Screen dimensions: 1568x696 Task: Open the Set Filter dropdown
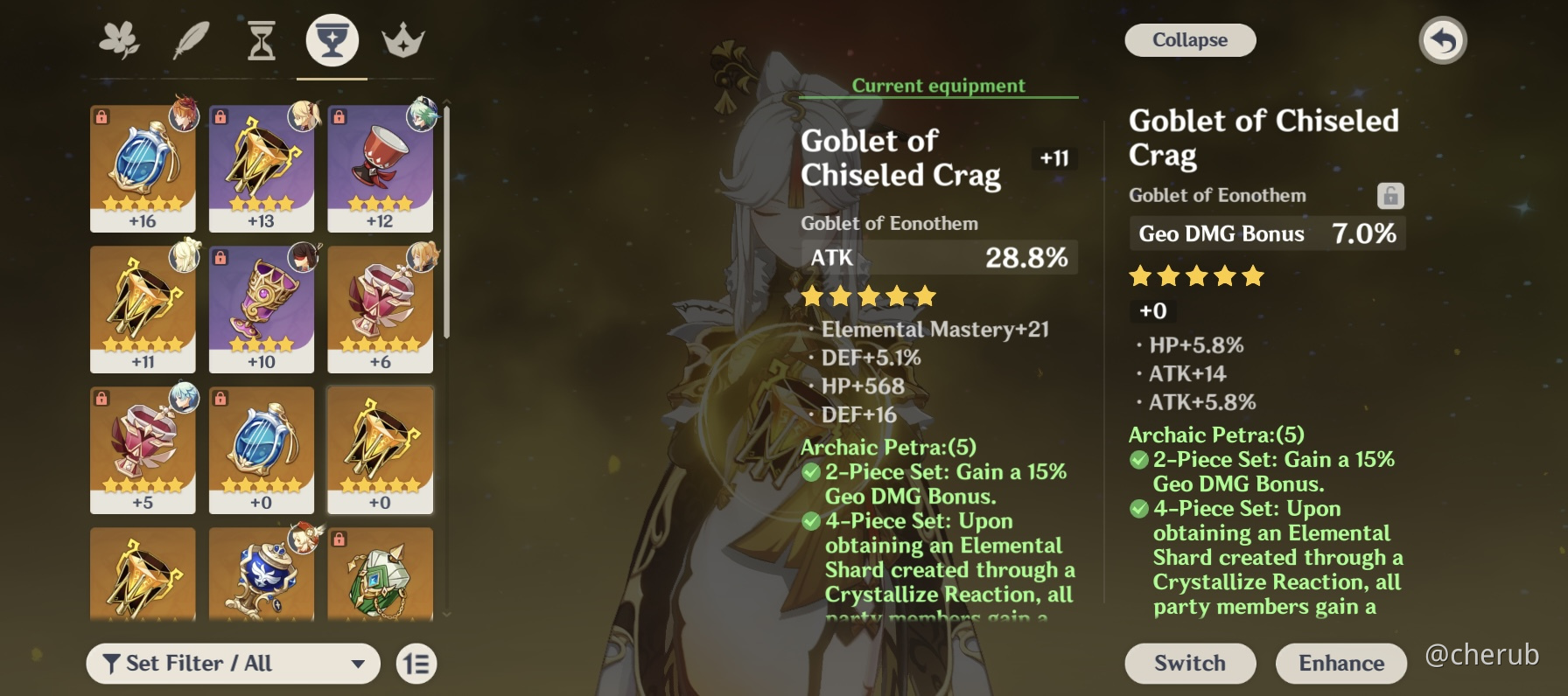(x=233, y=664)
